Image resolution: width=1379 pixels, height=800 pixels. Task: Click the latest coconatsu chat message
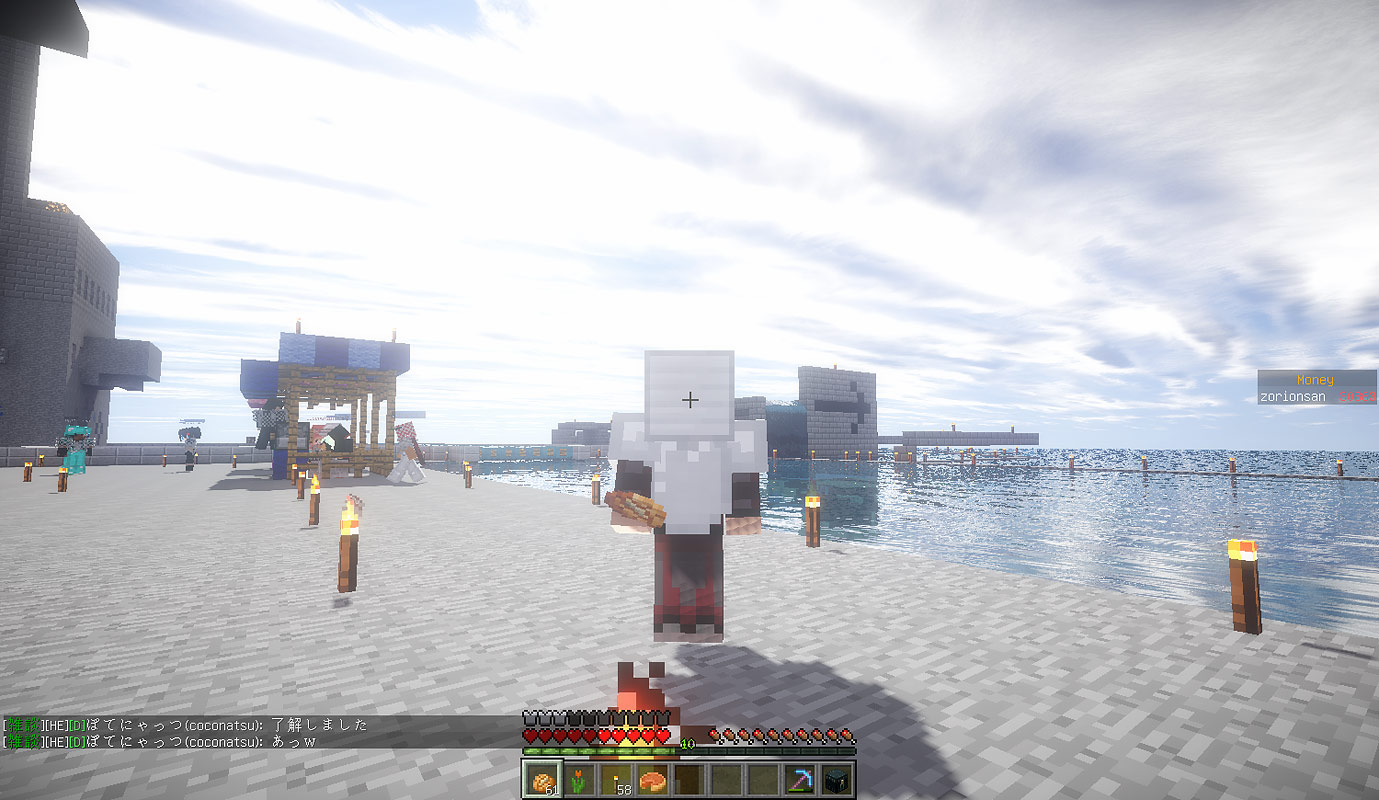click(x=160, y=741)
